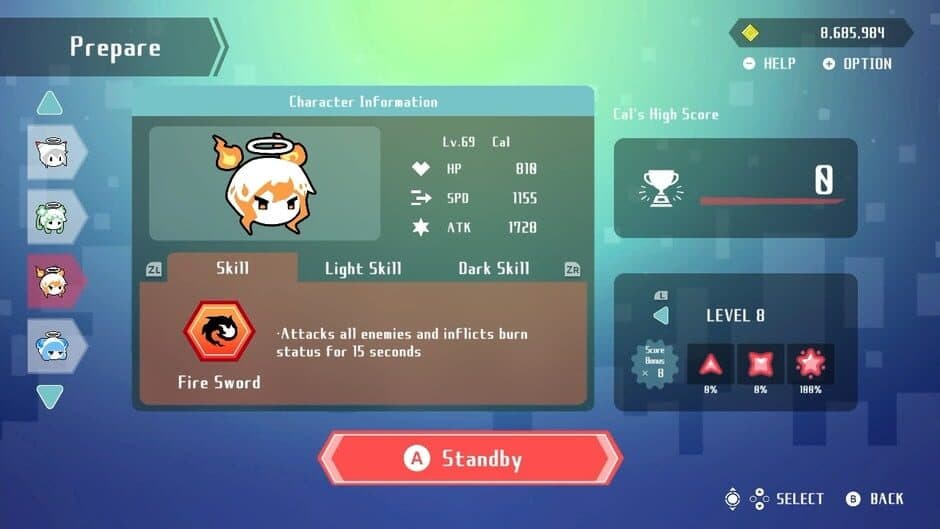This screenshot has height=529, width=940.
Task: Open the Option menu
Action: (x=857, y=63)
